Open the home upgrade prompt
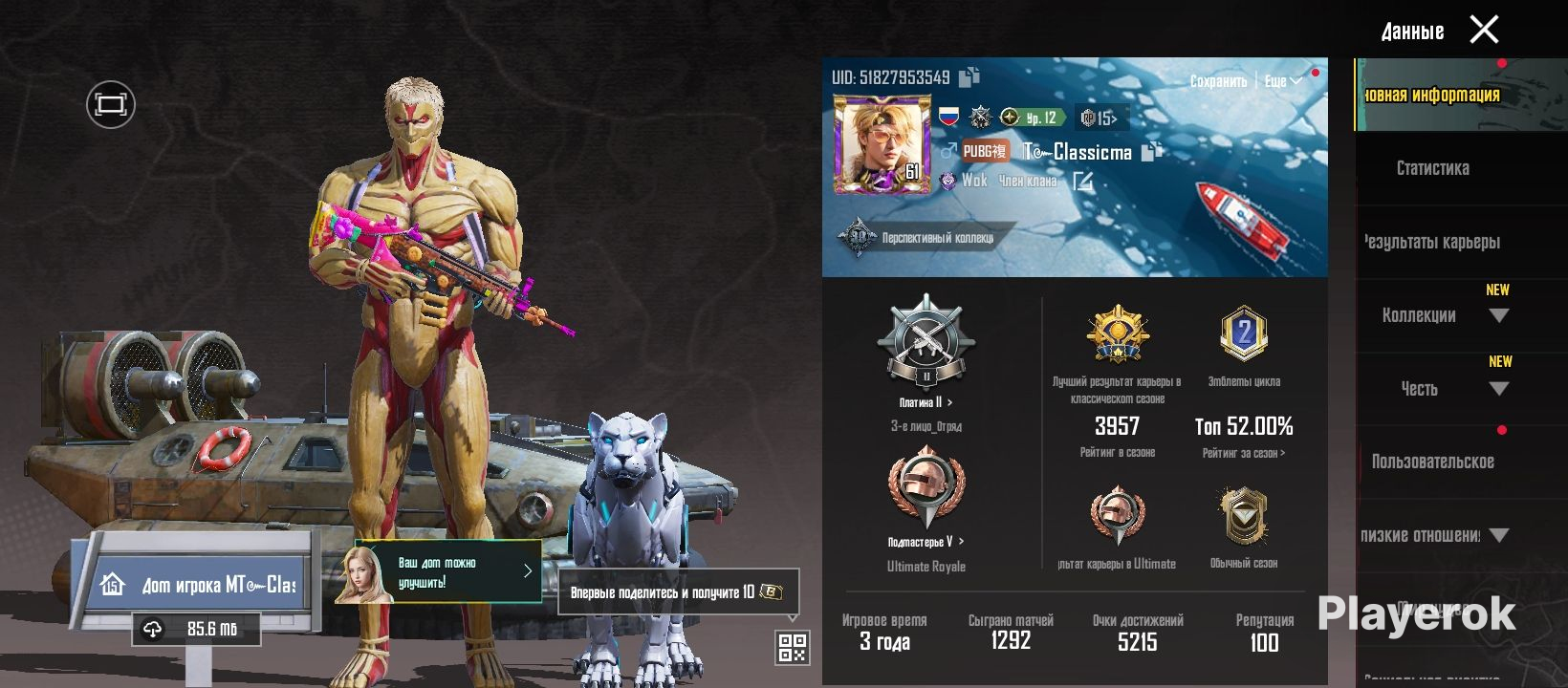This screenshot has height=688, width=1568. coord(447,572)
